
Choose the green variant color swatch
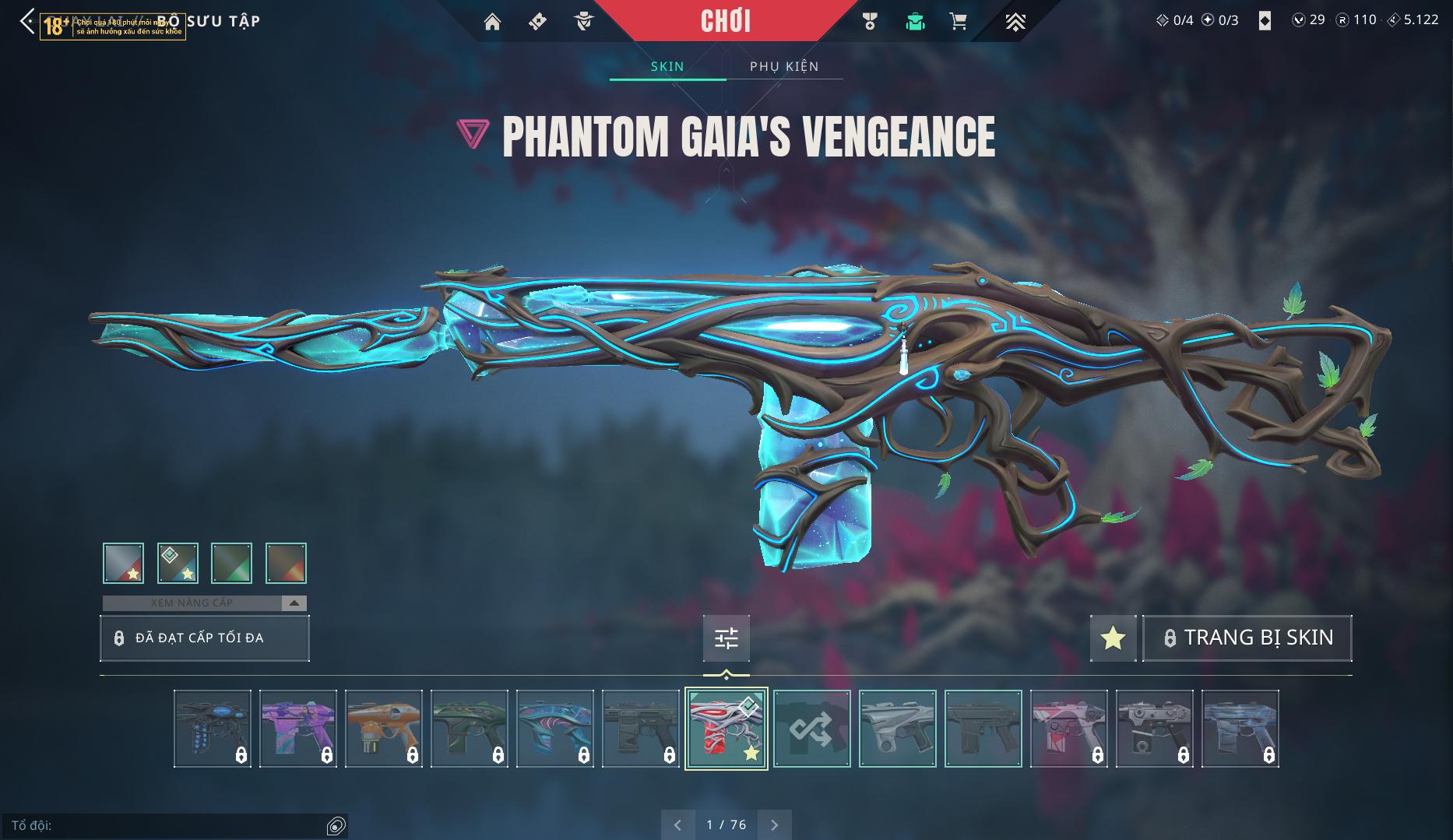231,563
